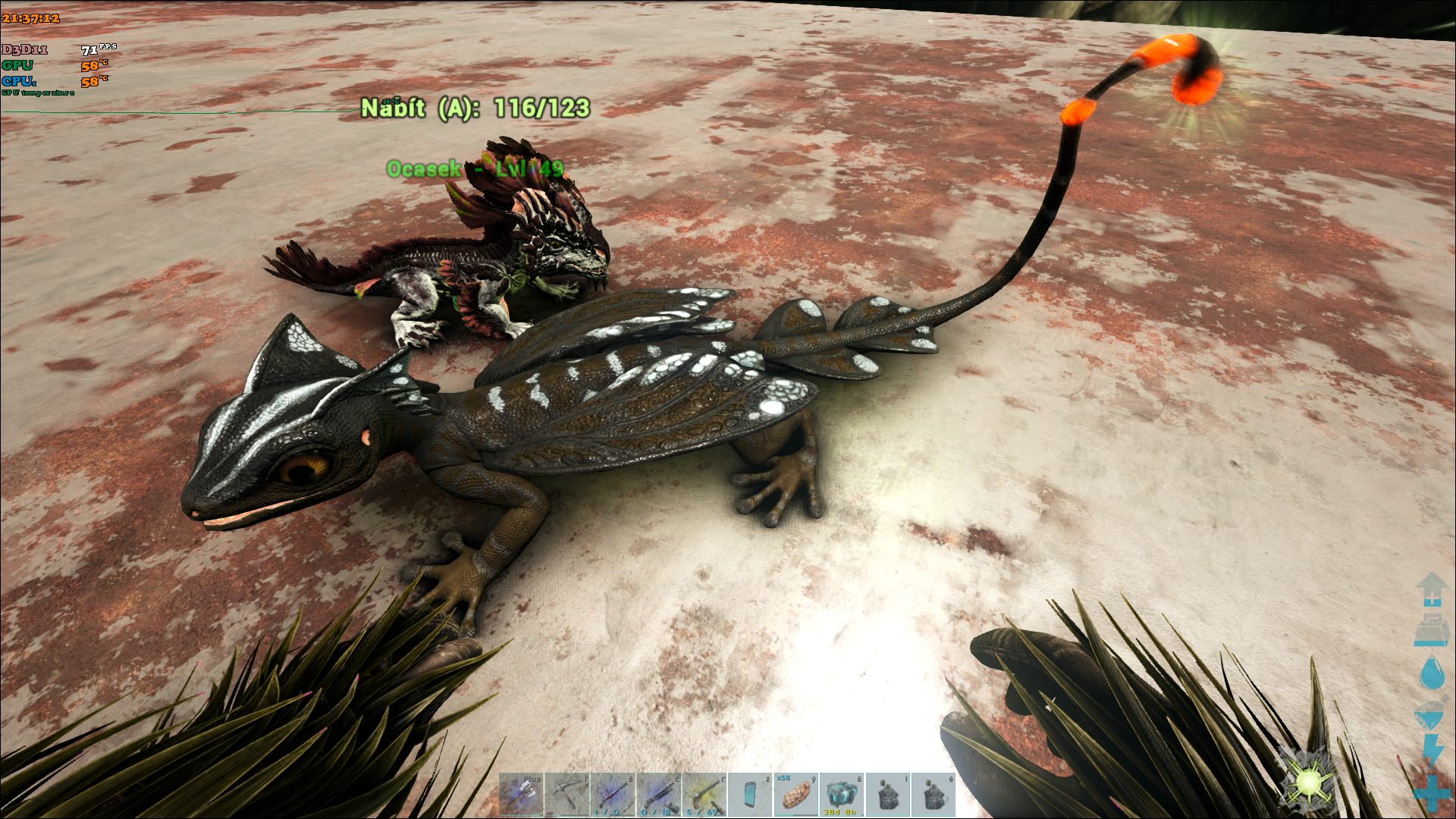Use the x58 food item stack
Image resolution: width=1456 pixels, height=819 pixels.
tap(795, 794)
